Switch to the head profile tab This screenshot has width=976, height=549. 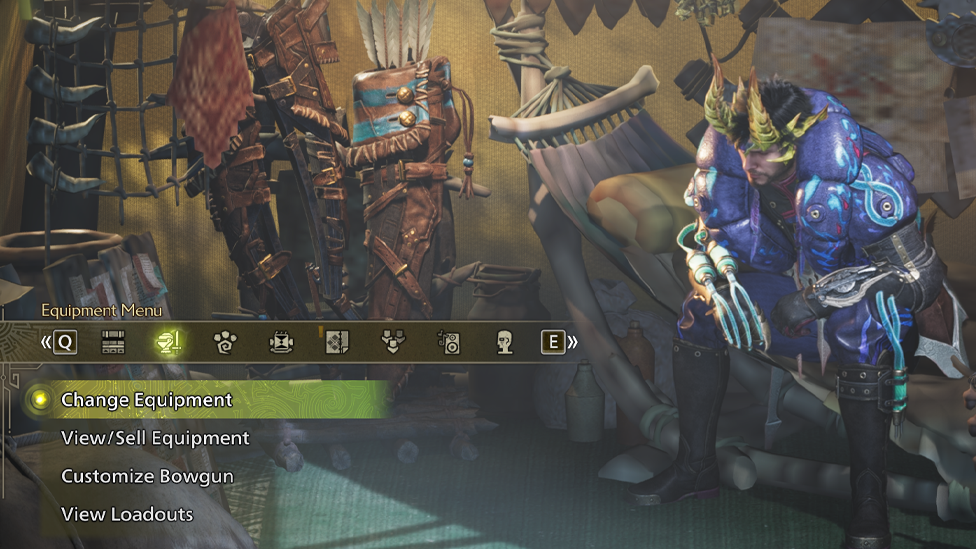[x=505, y=343]
